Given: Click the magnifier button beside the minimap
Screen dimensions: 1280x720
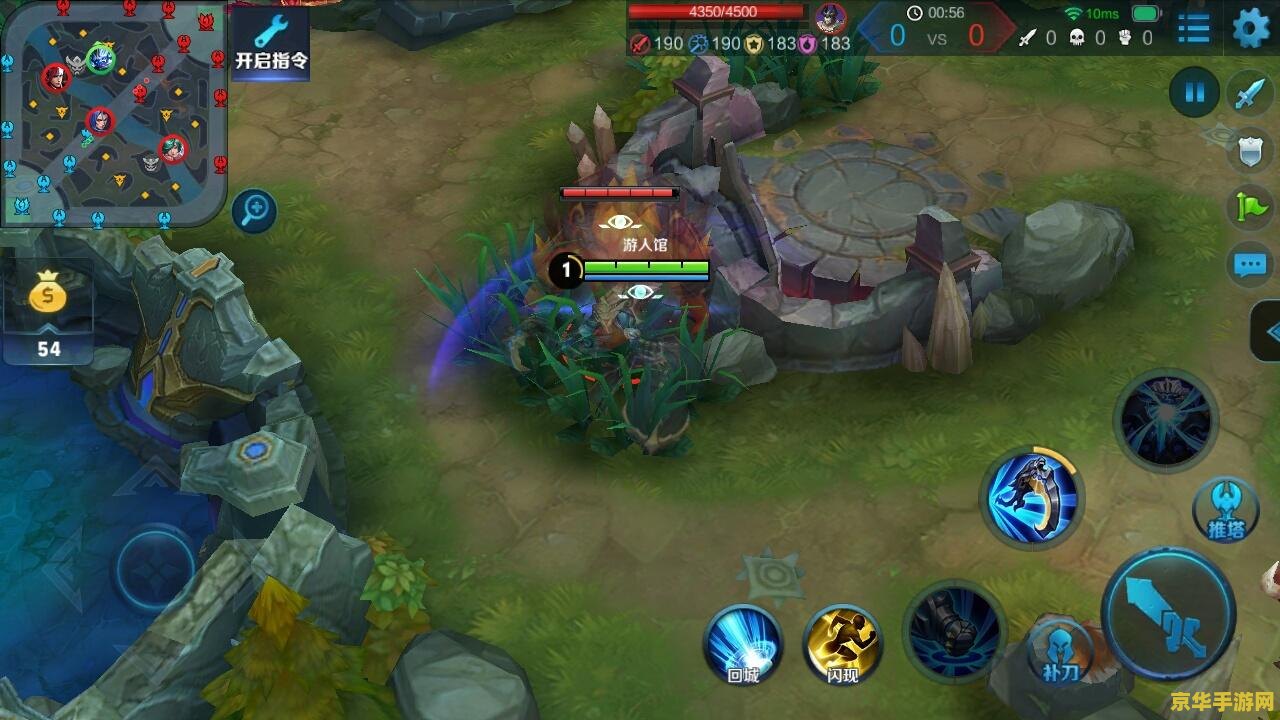Looking at the screenshot, I should pos(255,210).
